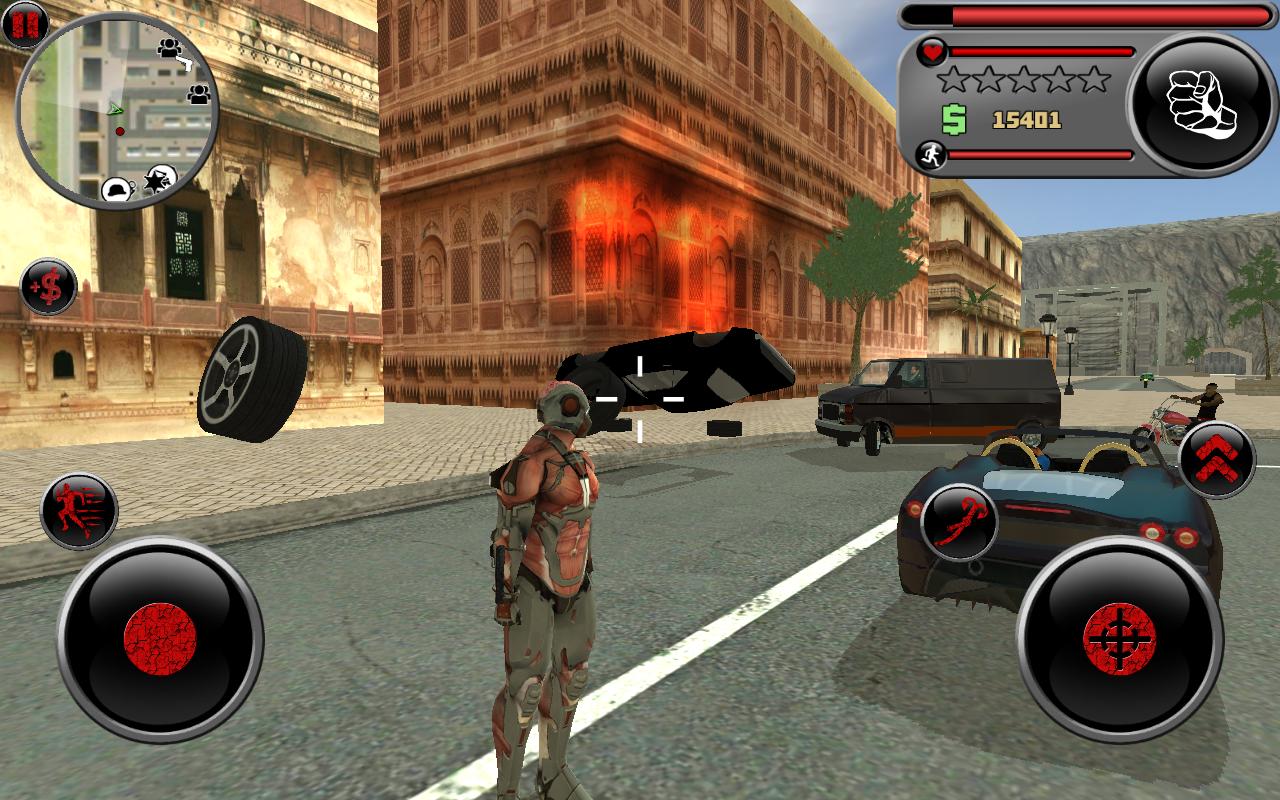This screenshot has height=800, width=1280.
Task: Open the circular minimap
Action: coord(118,110)
